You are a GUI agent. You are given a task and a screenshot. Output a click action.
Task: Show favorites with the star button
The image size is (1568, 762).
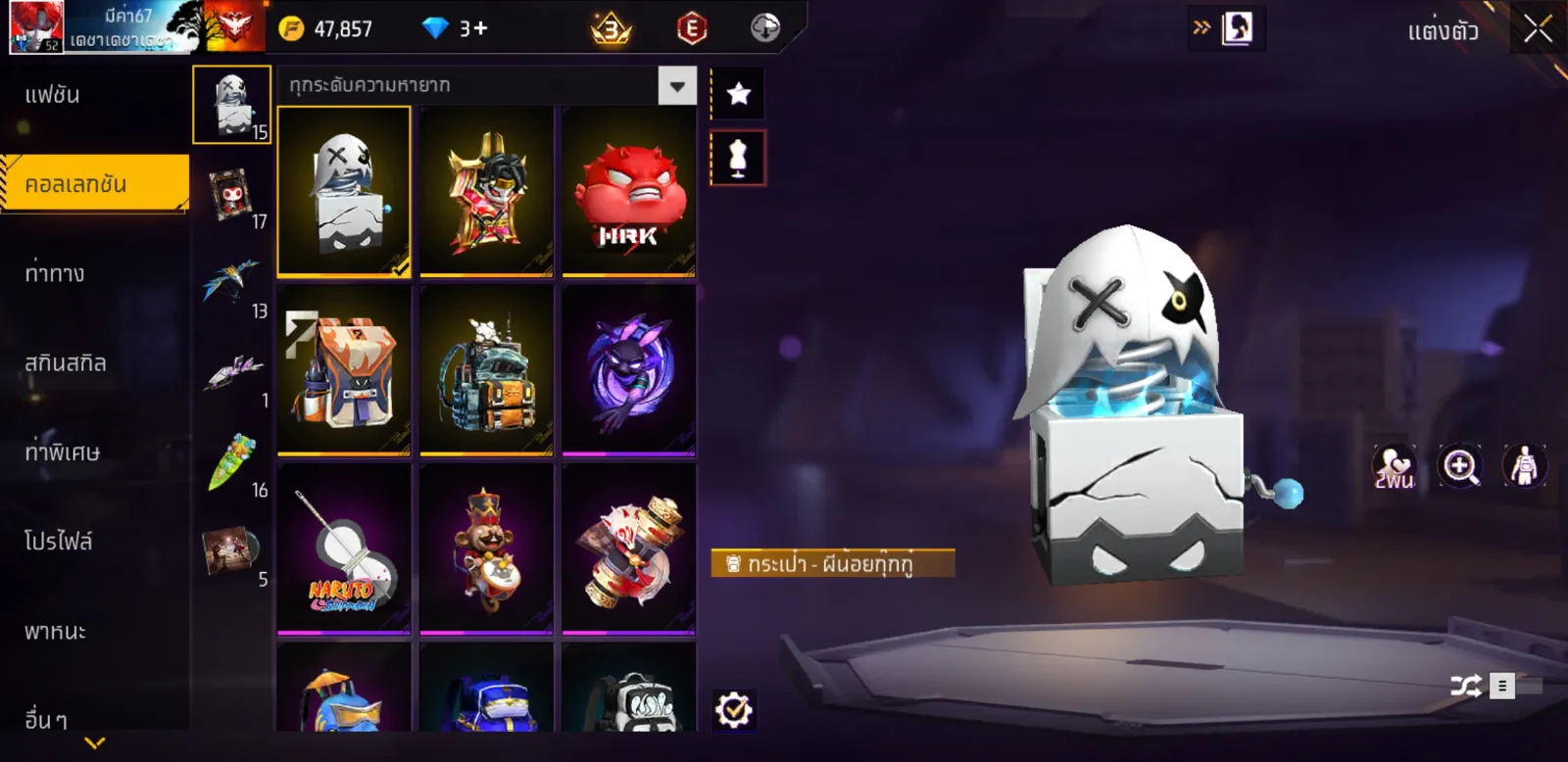click(738, 94)
